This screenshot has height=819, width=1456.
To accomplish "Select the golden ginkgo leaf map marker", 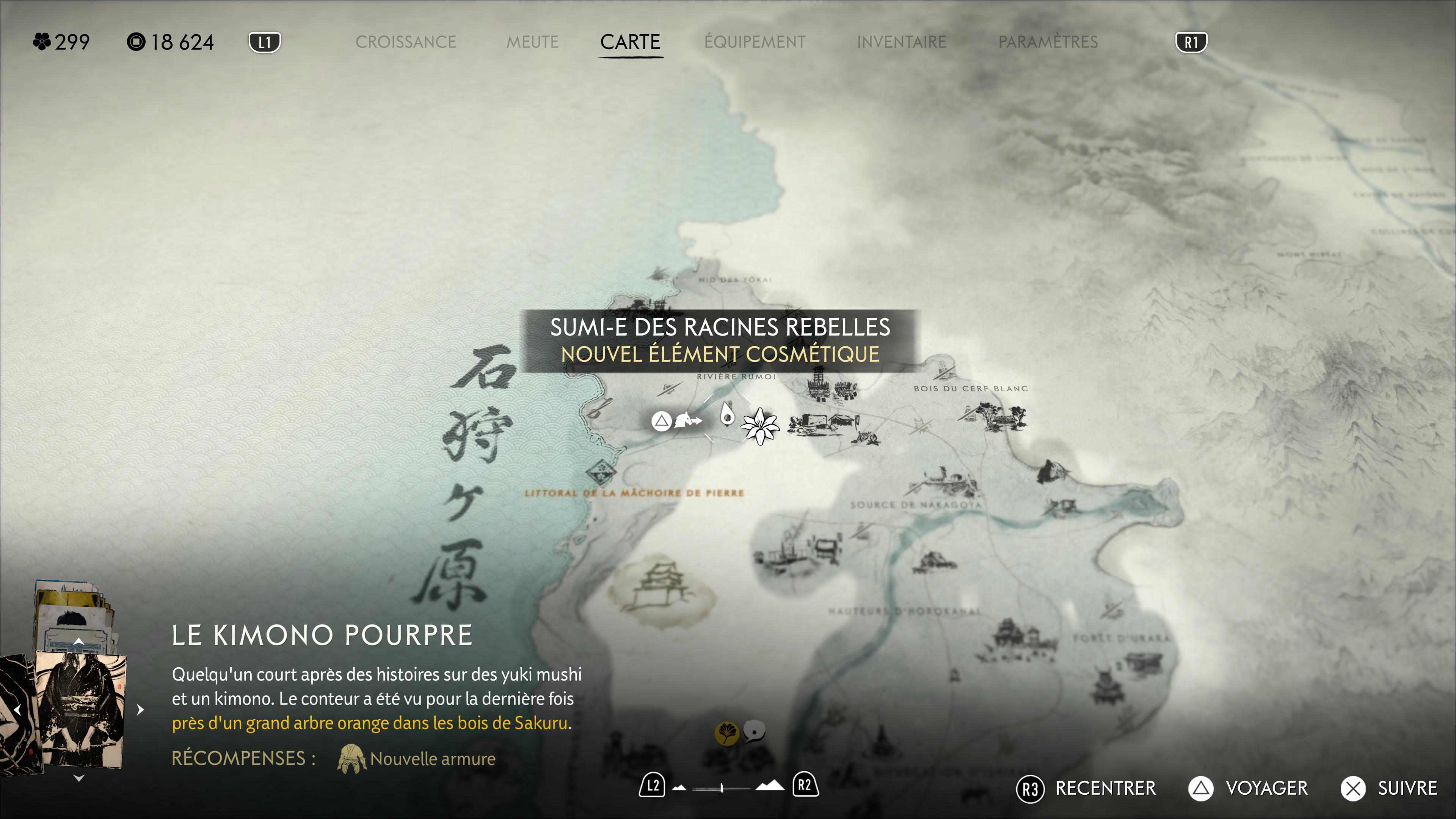I will point(726,734).
